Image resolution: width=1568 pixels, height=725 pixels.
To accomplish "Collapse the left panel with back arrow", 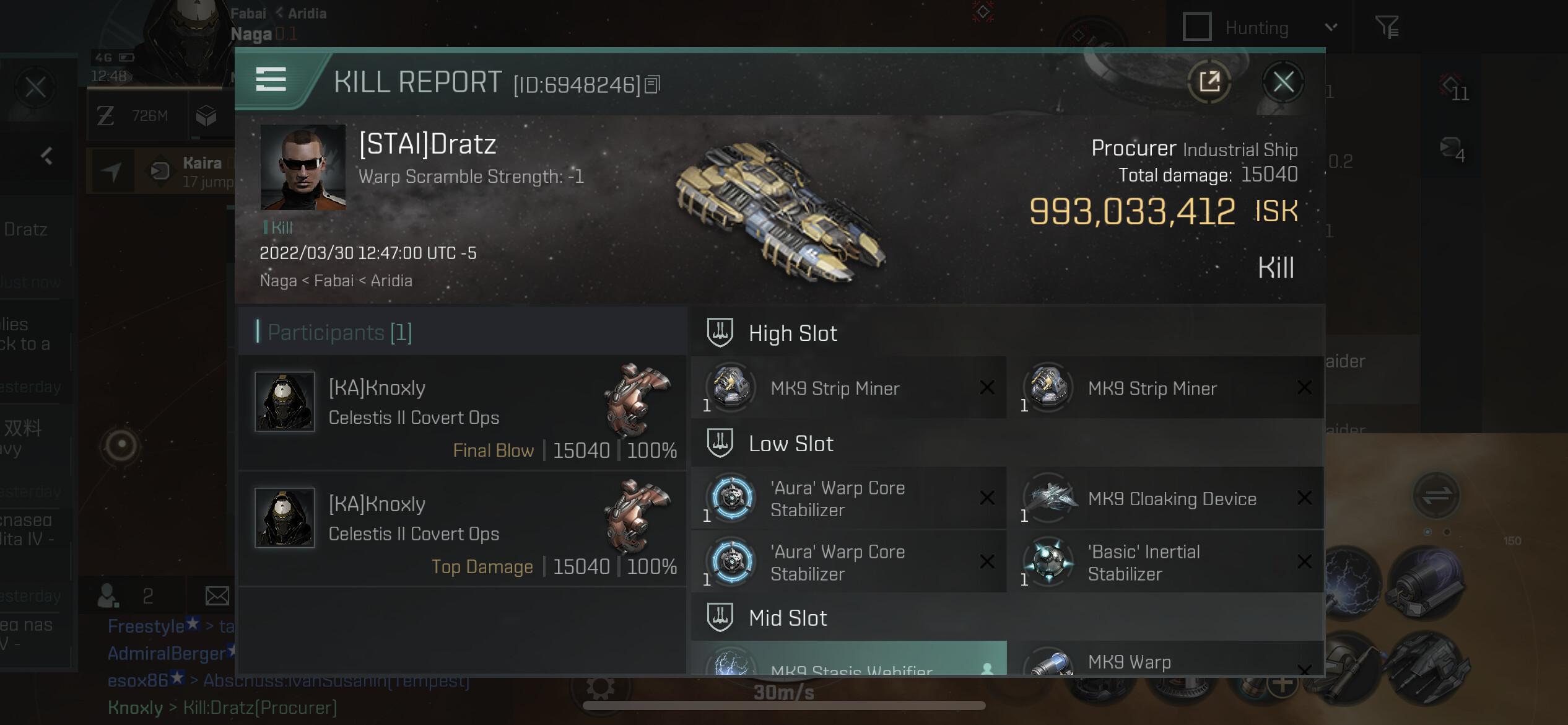I will tap(46, 156).
